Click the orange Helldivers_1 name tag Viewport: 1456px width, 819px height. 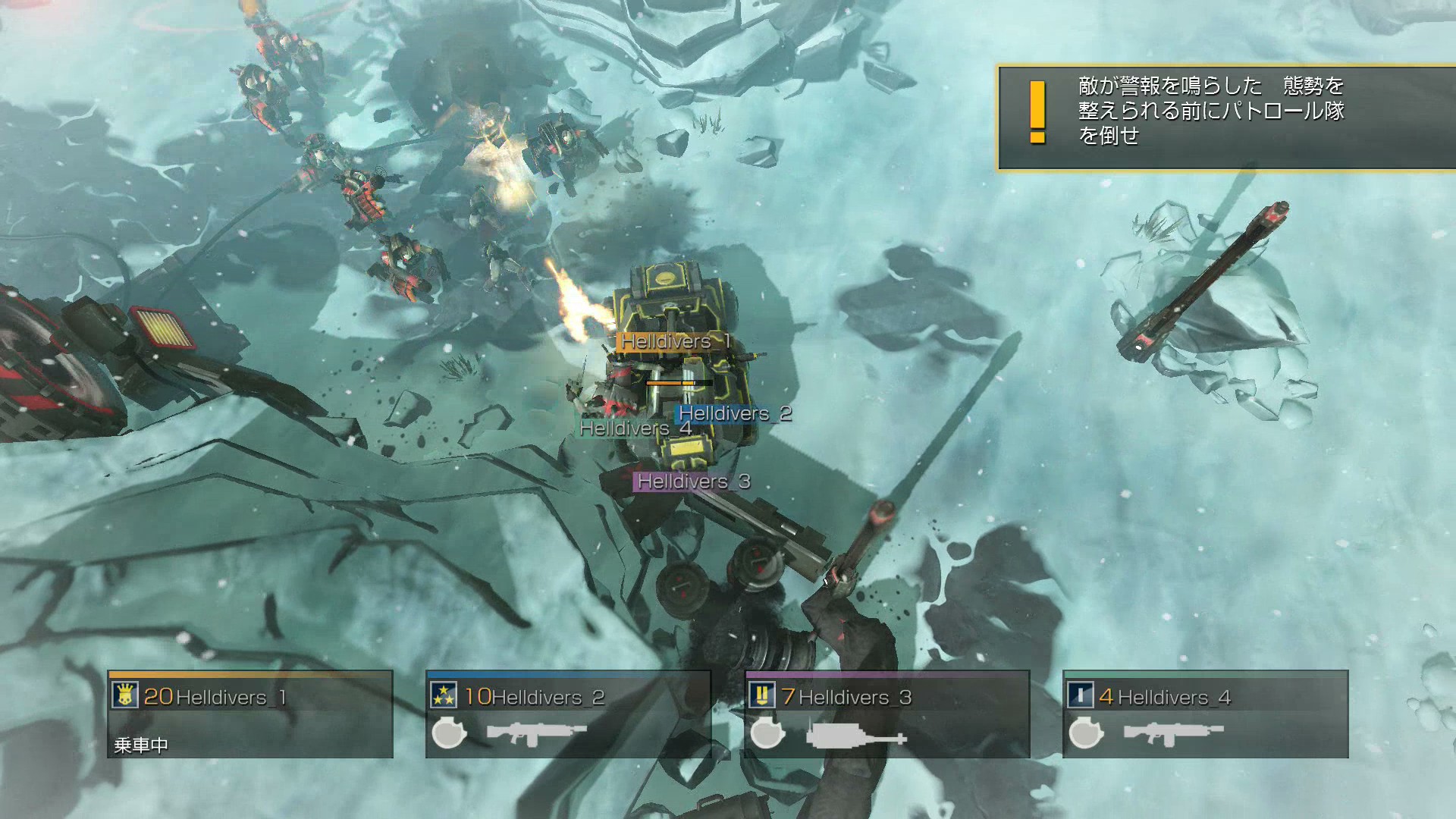(674, 342)
